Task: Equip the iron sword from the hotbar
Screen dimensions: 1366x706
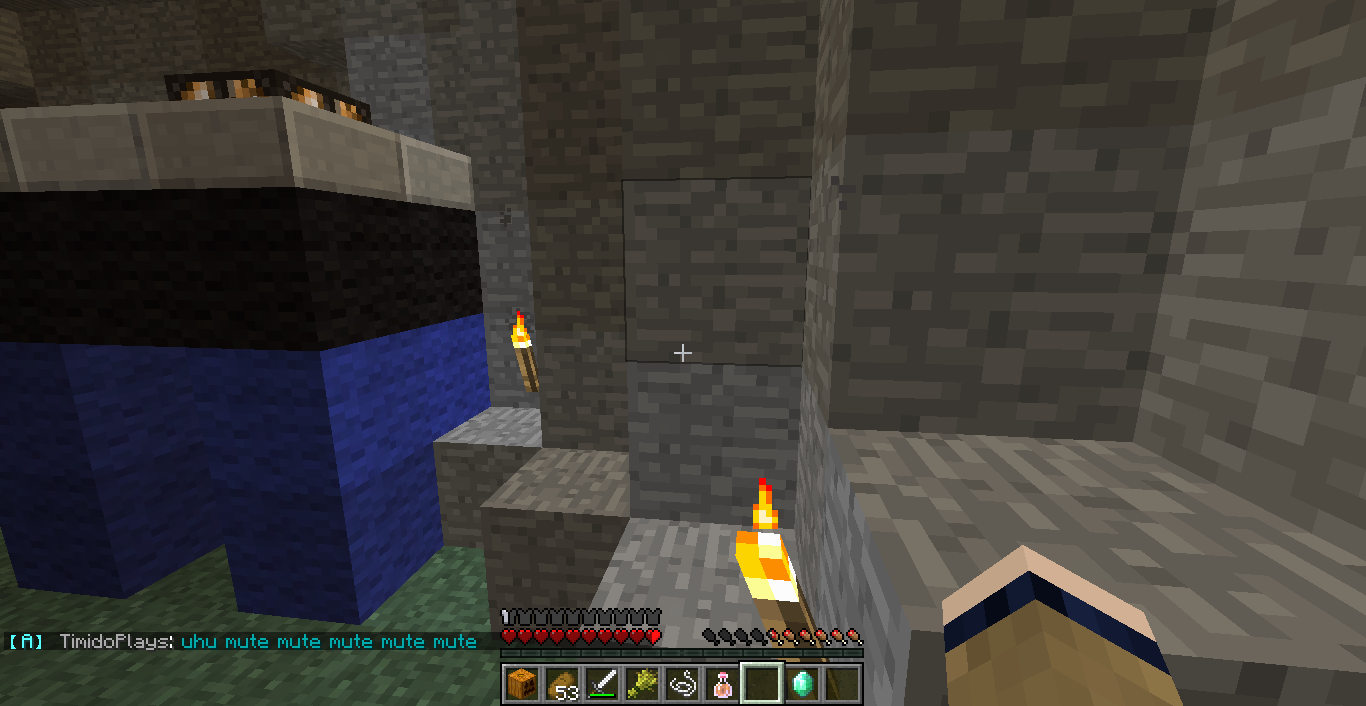Action: pyautogui.click(x=601, y=684)
